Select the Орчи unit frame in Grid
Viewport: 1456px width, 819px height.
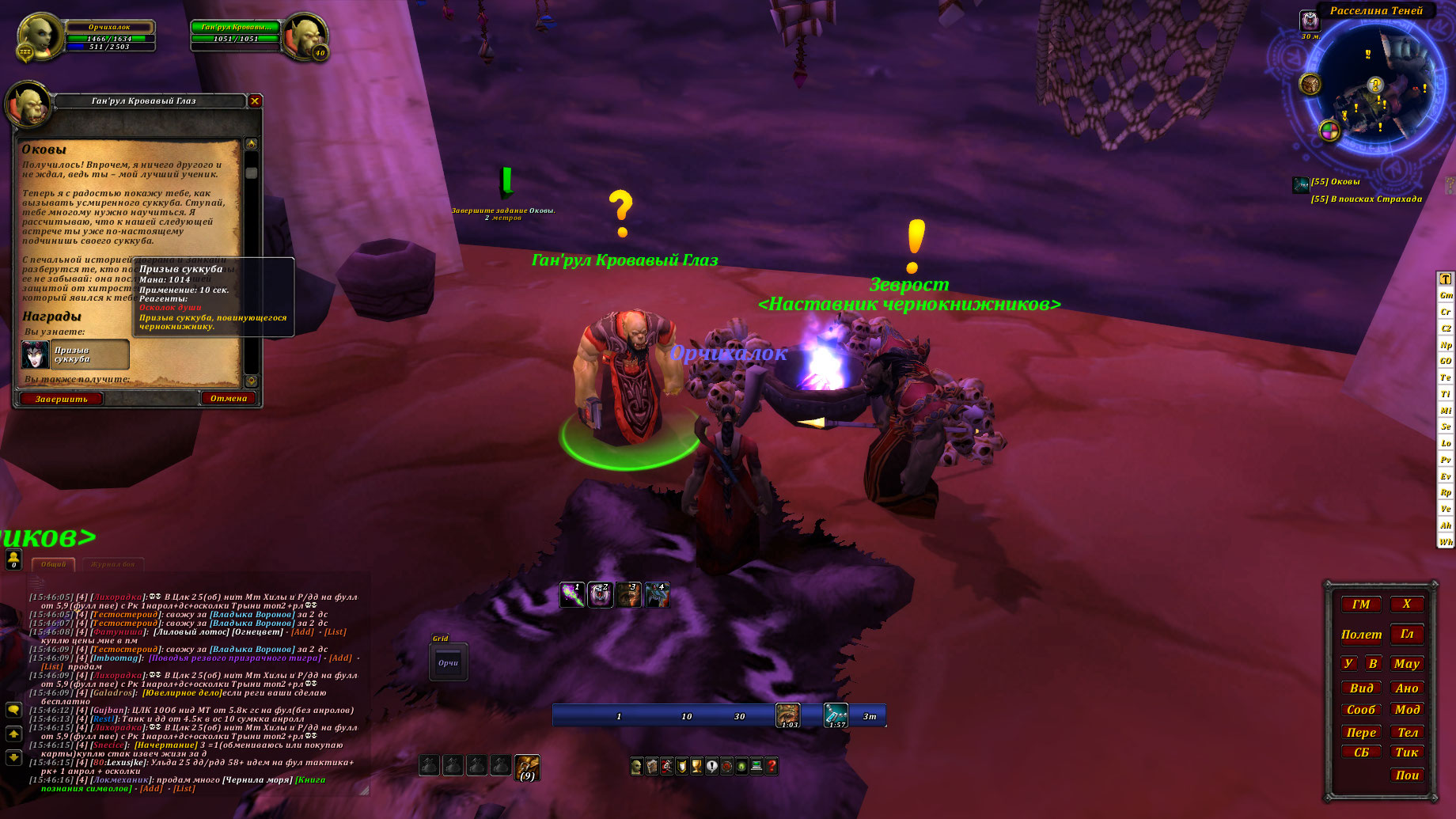(448, 663)
